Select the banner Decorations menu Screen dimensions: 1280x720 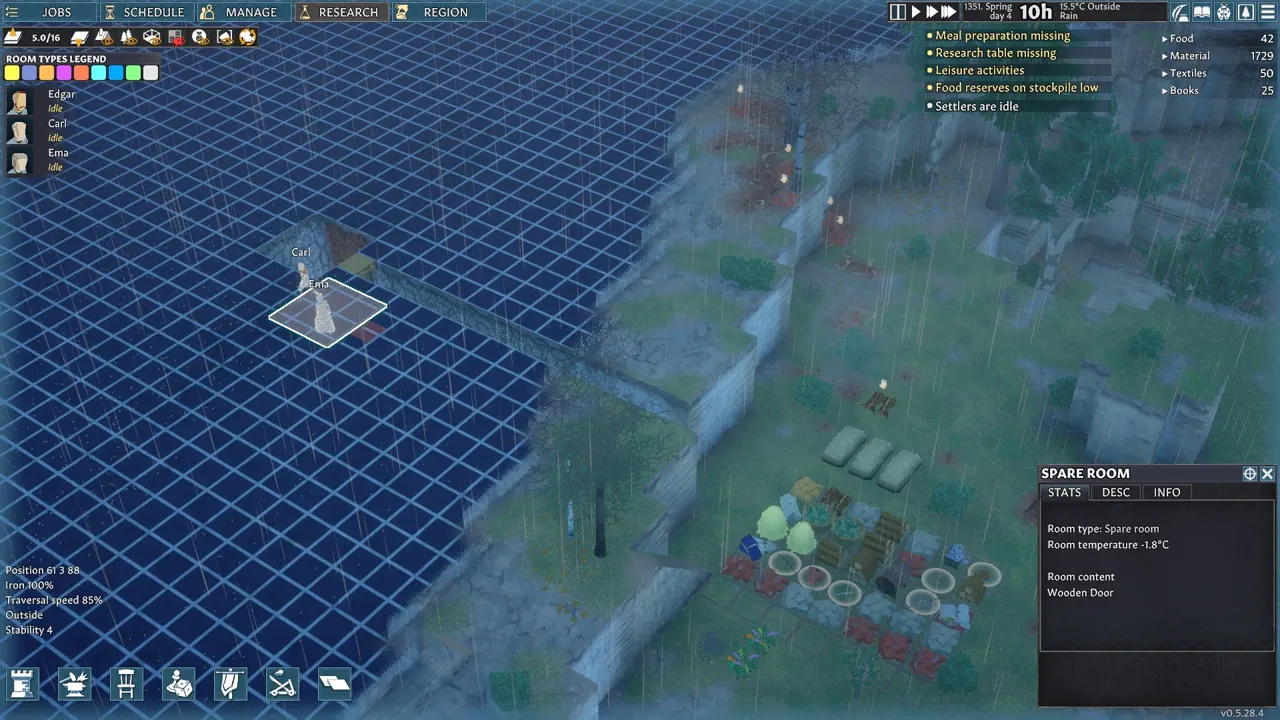tap(230, 684)
